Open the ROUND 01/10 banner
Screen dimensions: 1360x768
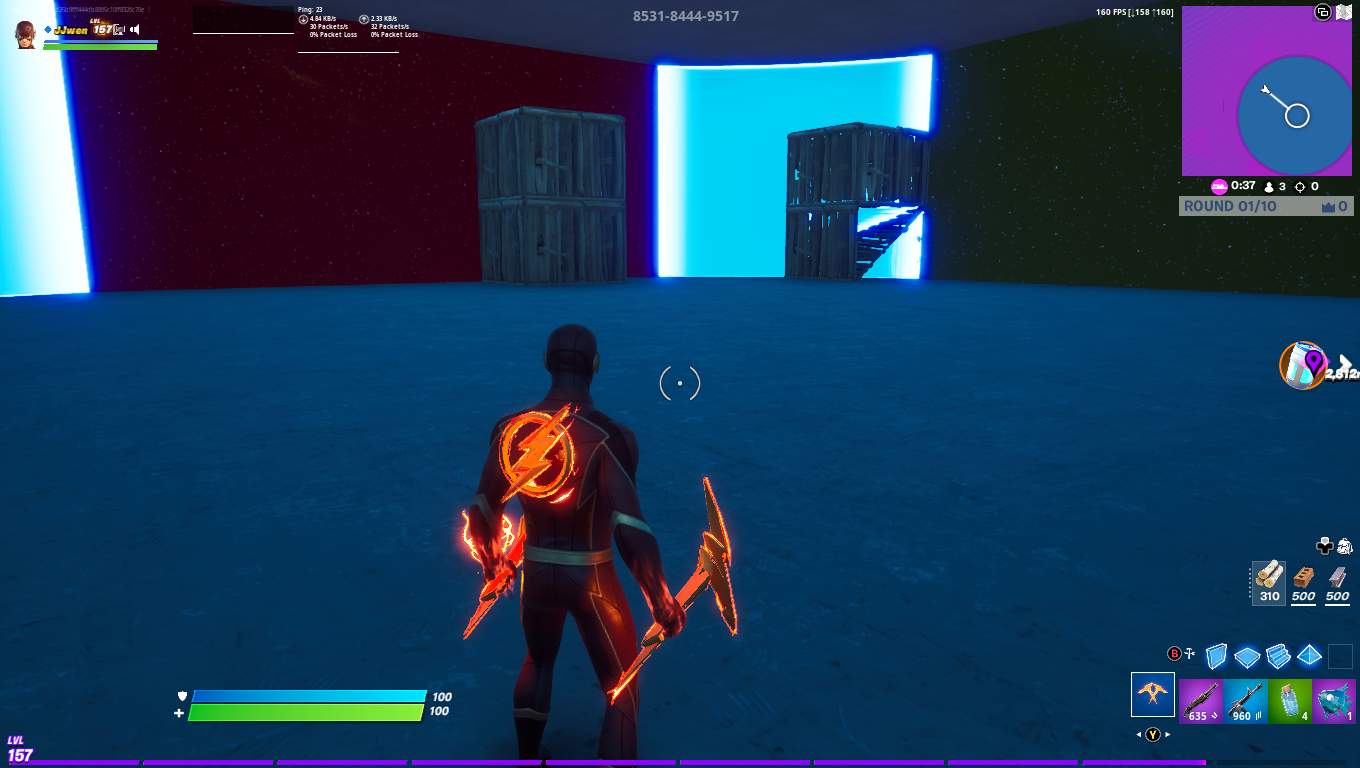click(1265, 206)
